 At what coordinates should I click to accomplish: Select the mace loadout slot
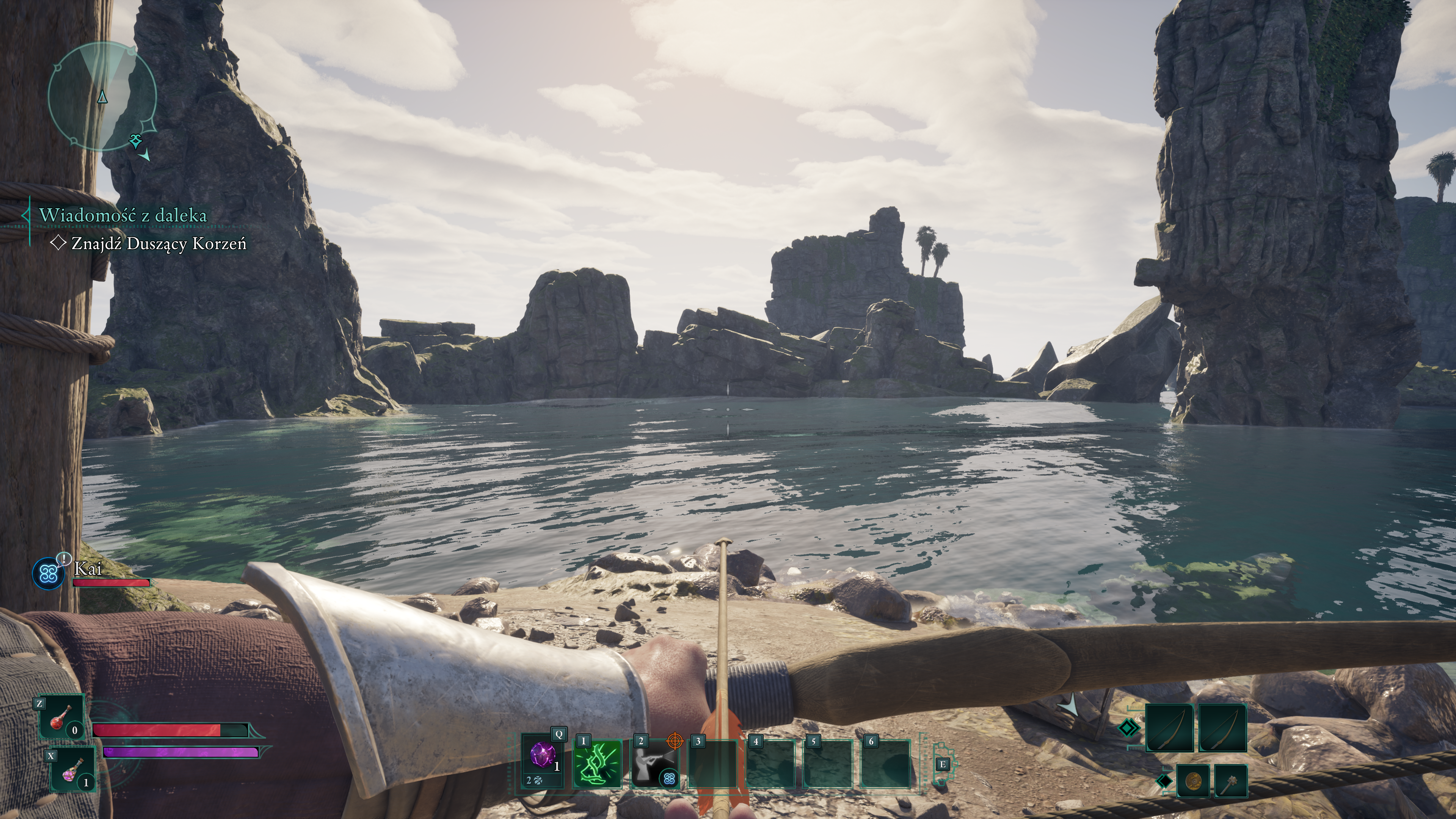click(x=1230, y=781)
